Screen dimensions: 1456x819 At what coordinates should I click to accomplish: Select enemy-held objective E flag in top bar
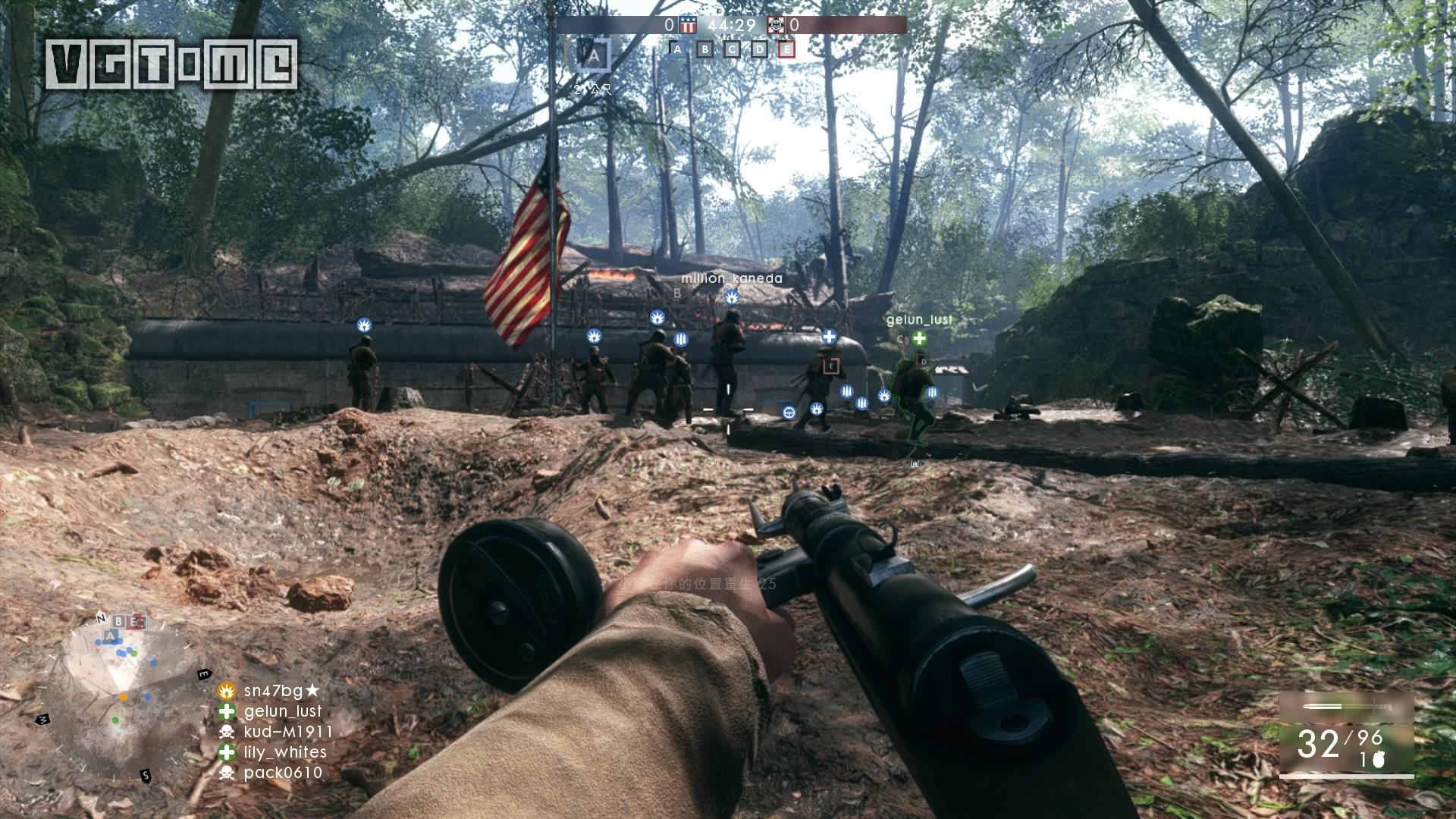click(x=787, y=49)
